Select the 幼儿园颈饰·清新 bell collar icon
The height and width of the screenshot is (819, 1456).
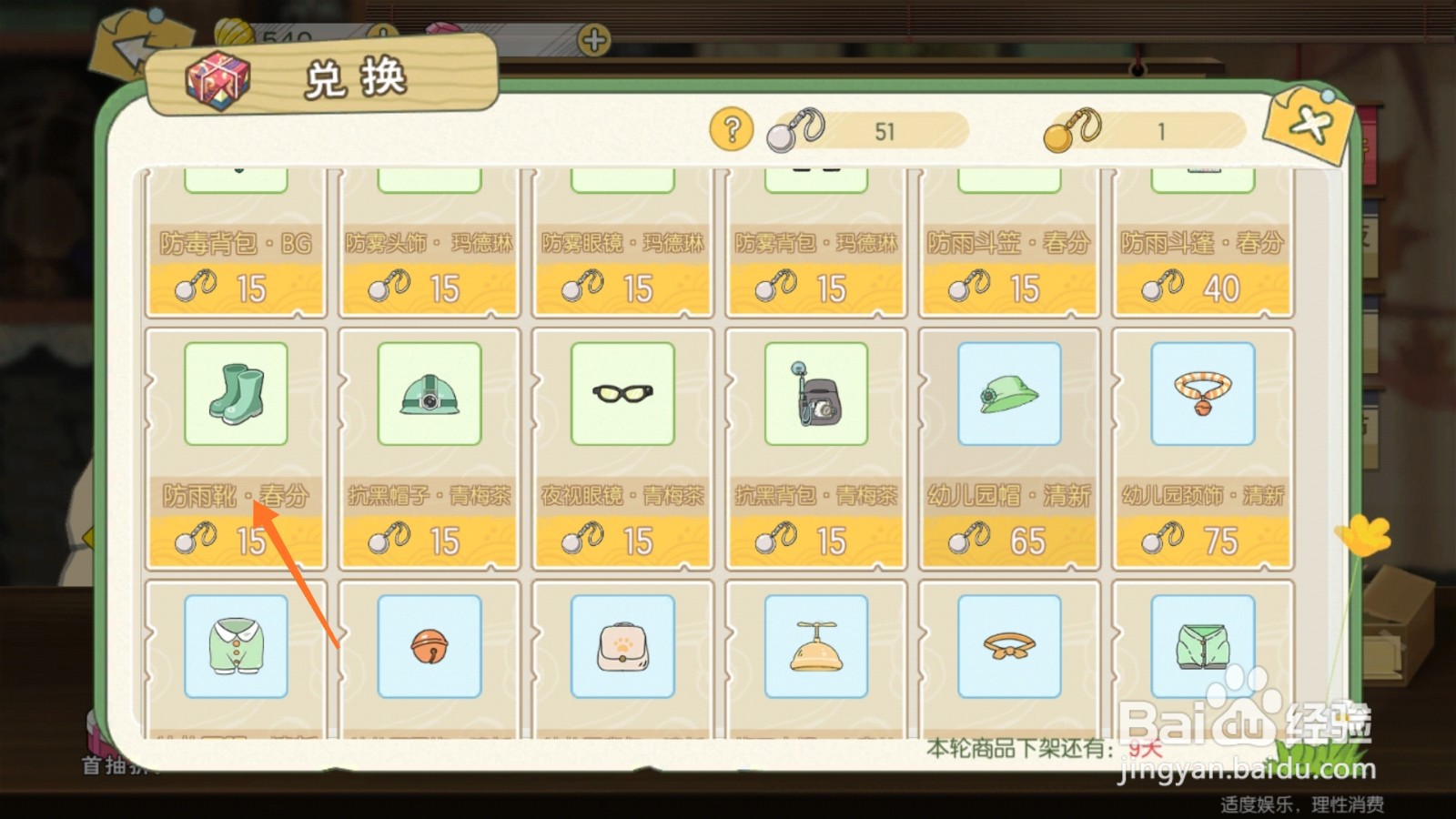click(1202, 395)
